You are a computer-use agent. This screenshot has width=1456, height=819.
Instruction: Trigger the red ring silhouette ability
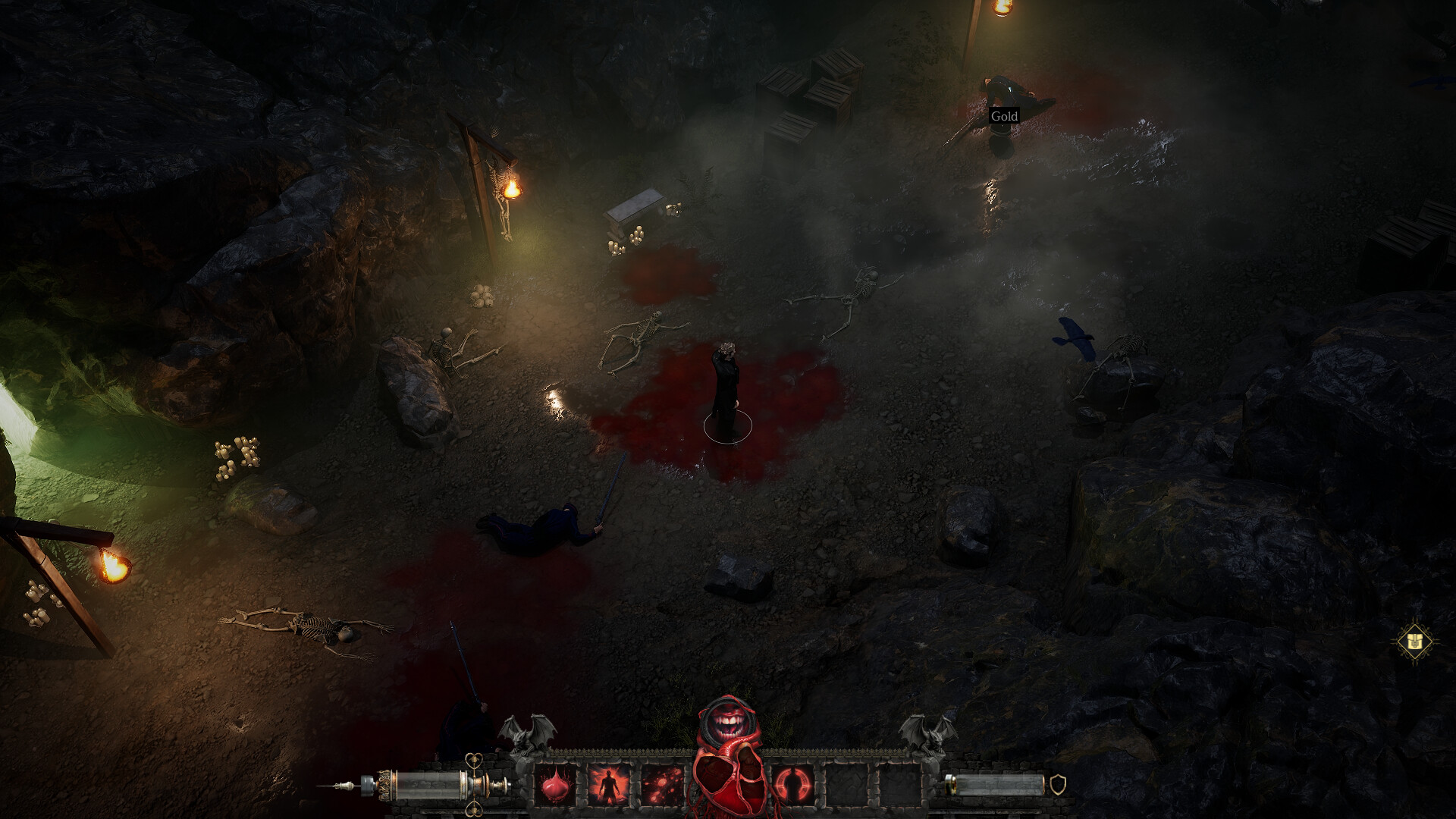coord(793,783)
